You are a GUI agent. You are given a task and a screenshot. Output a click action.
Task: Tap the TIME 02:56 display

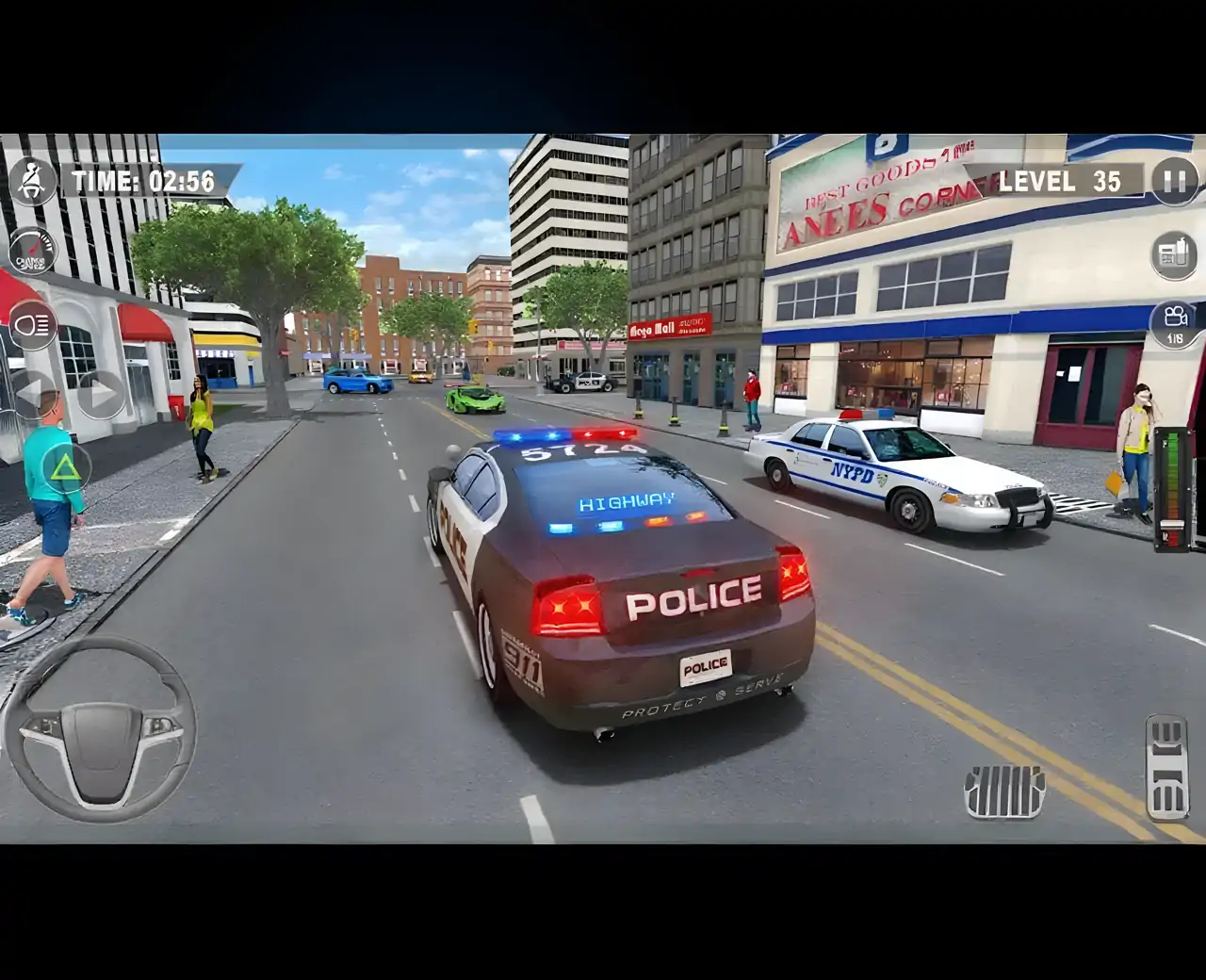tap(143, 179)
